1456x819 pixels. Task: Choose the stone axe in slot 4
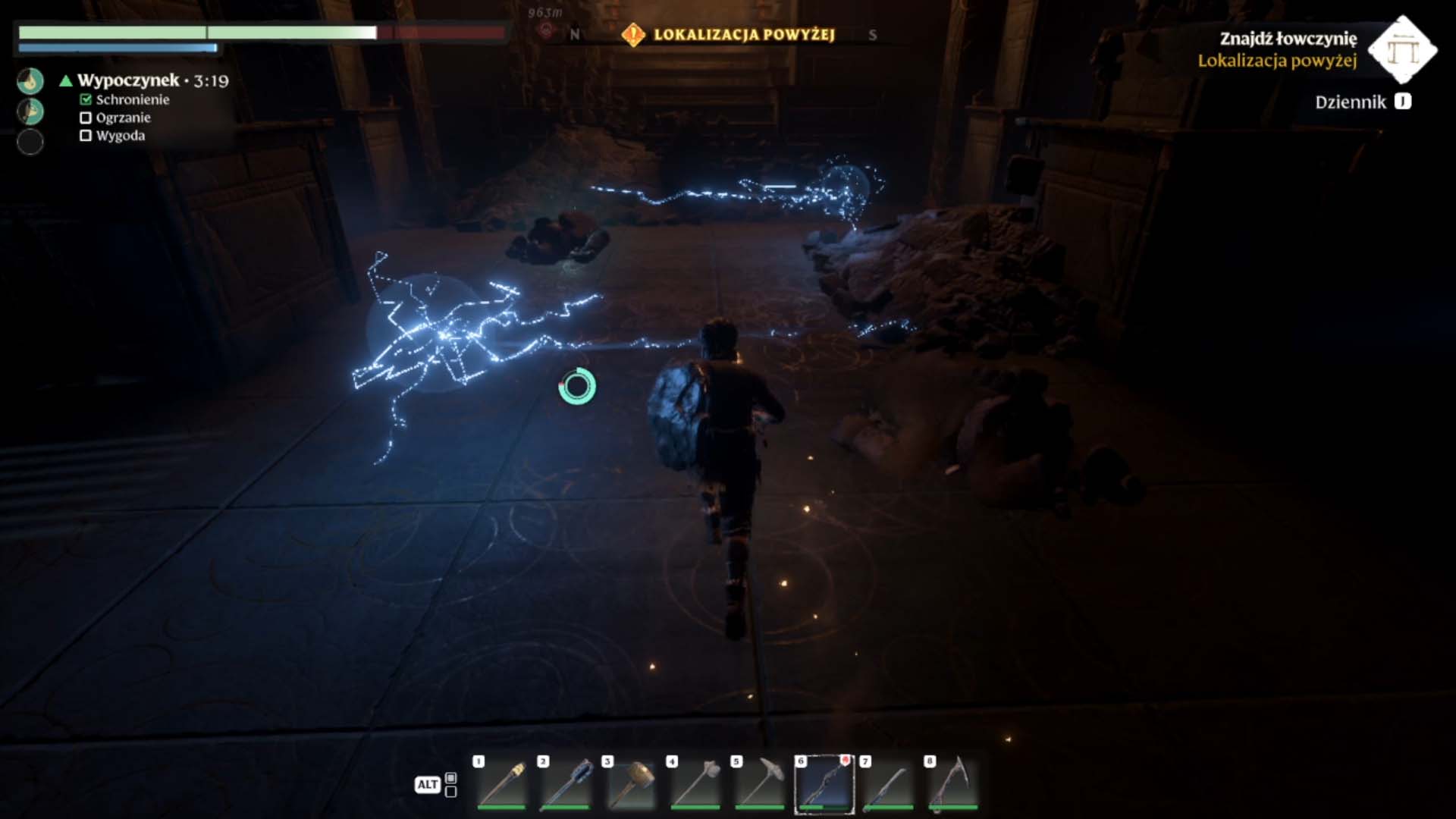coord(695,783)
